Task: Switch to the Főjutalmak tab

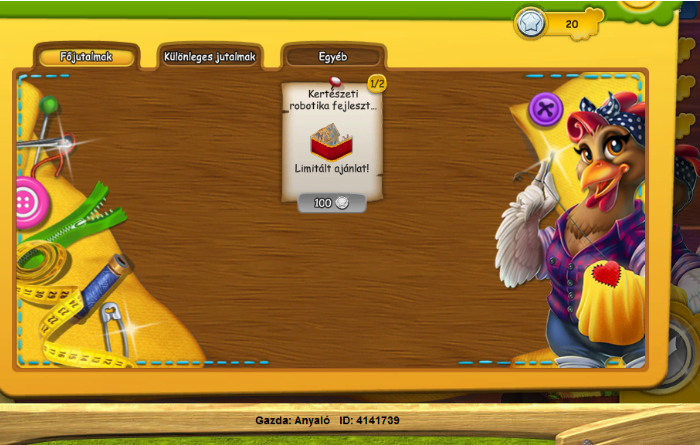Action: click(85, 57)
